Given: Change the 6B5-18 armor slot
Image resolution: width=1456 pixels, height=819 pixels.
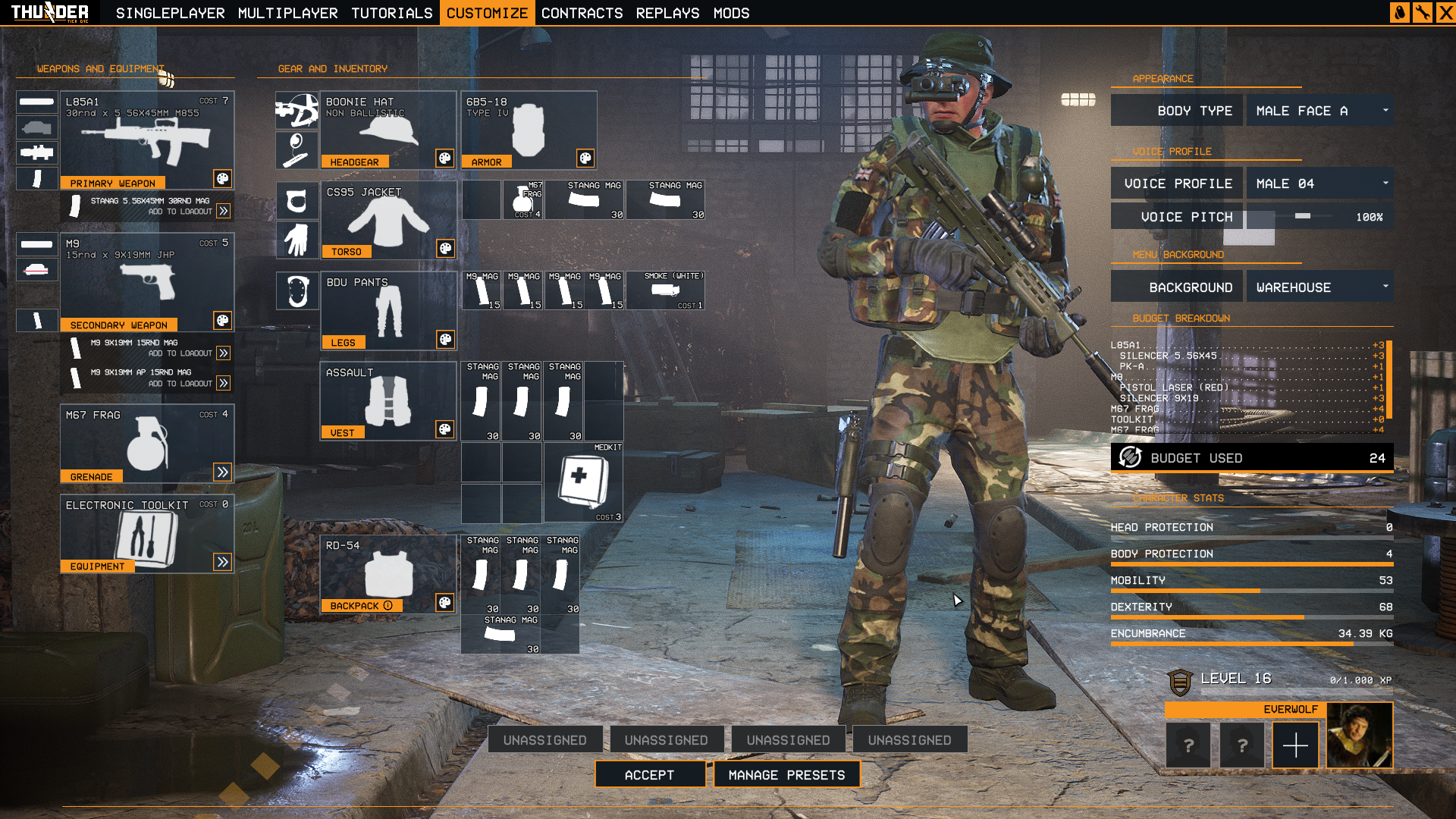Looking at the screenshot, I should pyautogui.click(x=528, y=130).
